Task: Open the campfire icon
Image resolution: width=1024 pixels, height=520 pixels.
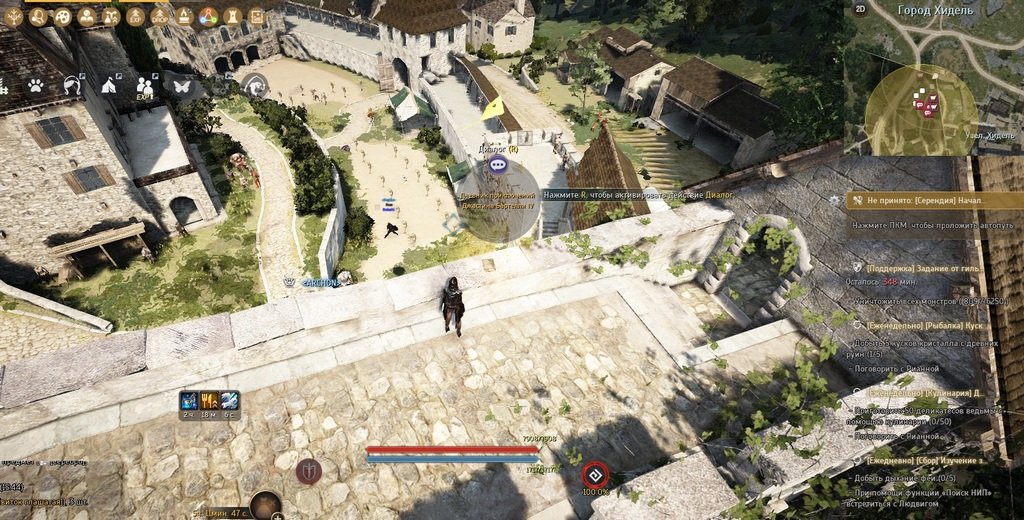Action: [x=185, y=16]
